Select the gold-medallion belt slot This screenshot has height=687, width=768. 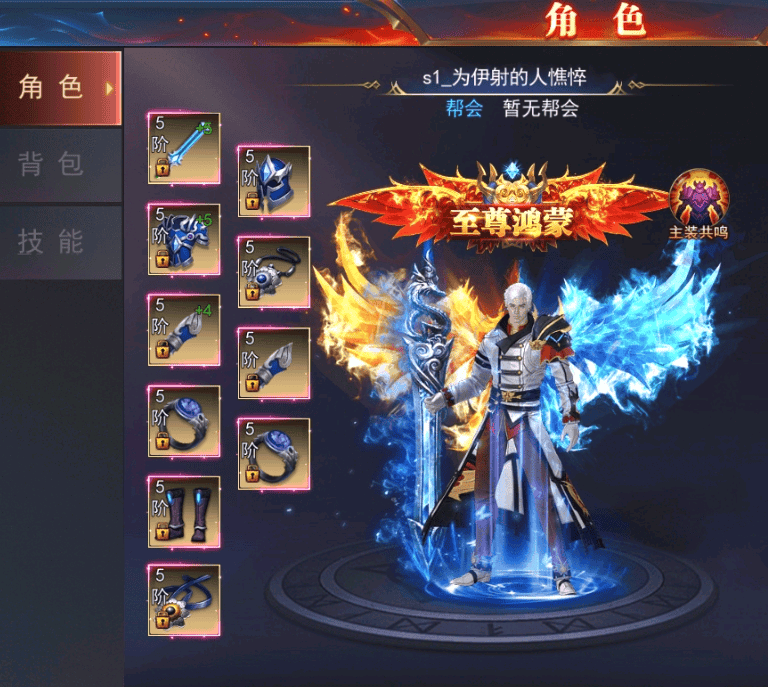click(184, 600)
